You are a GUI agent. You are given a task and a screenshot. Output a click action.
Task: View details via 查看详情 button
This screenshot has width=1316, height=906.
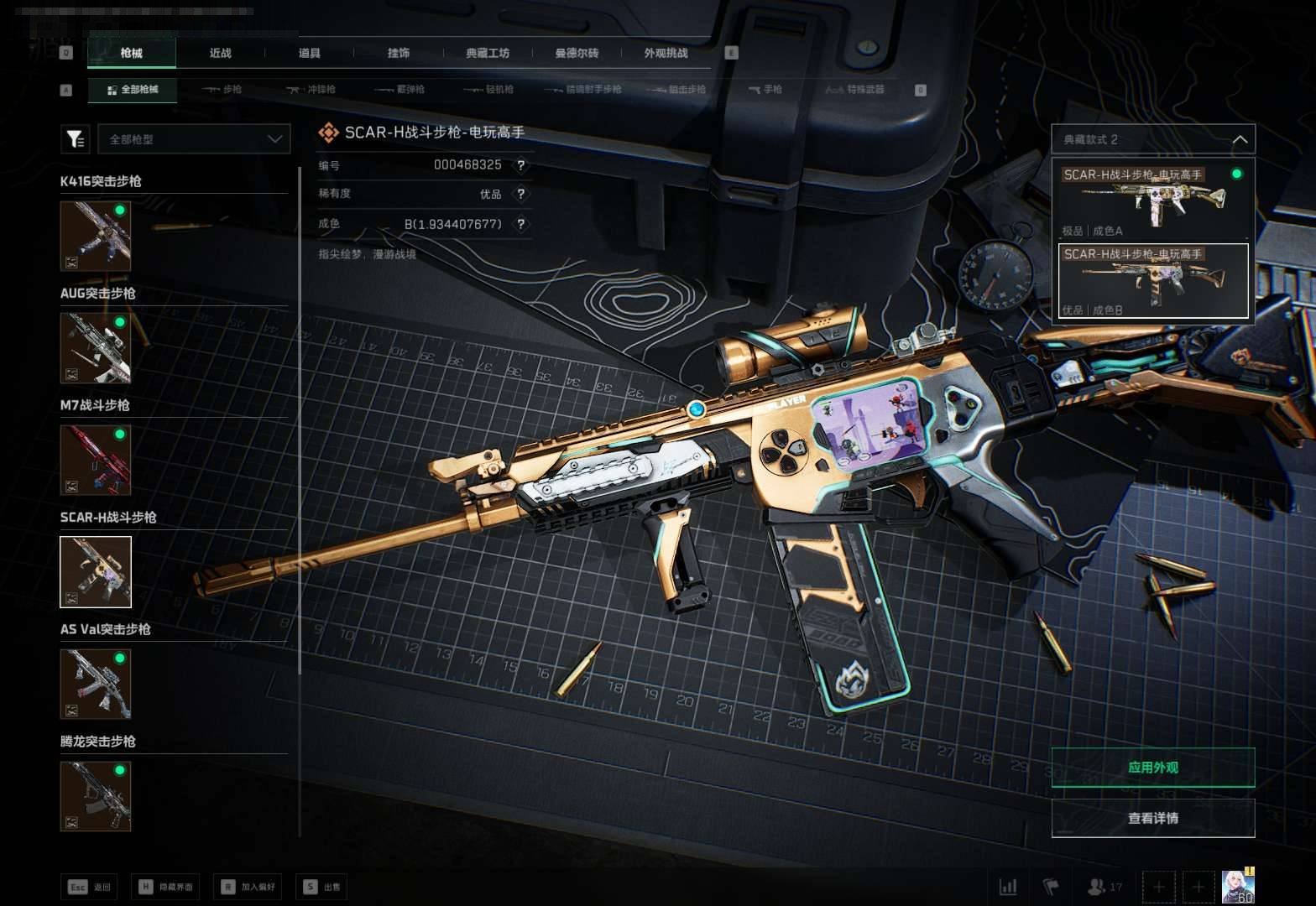(1152, 818)
